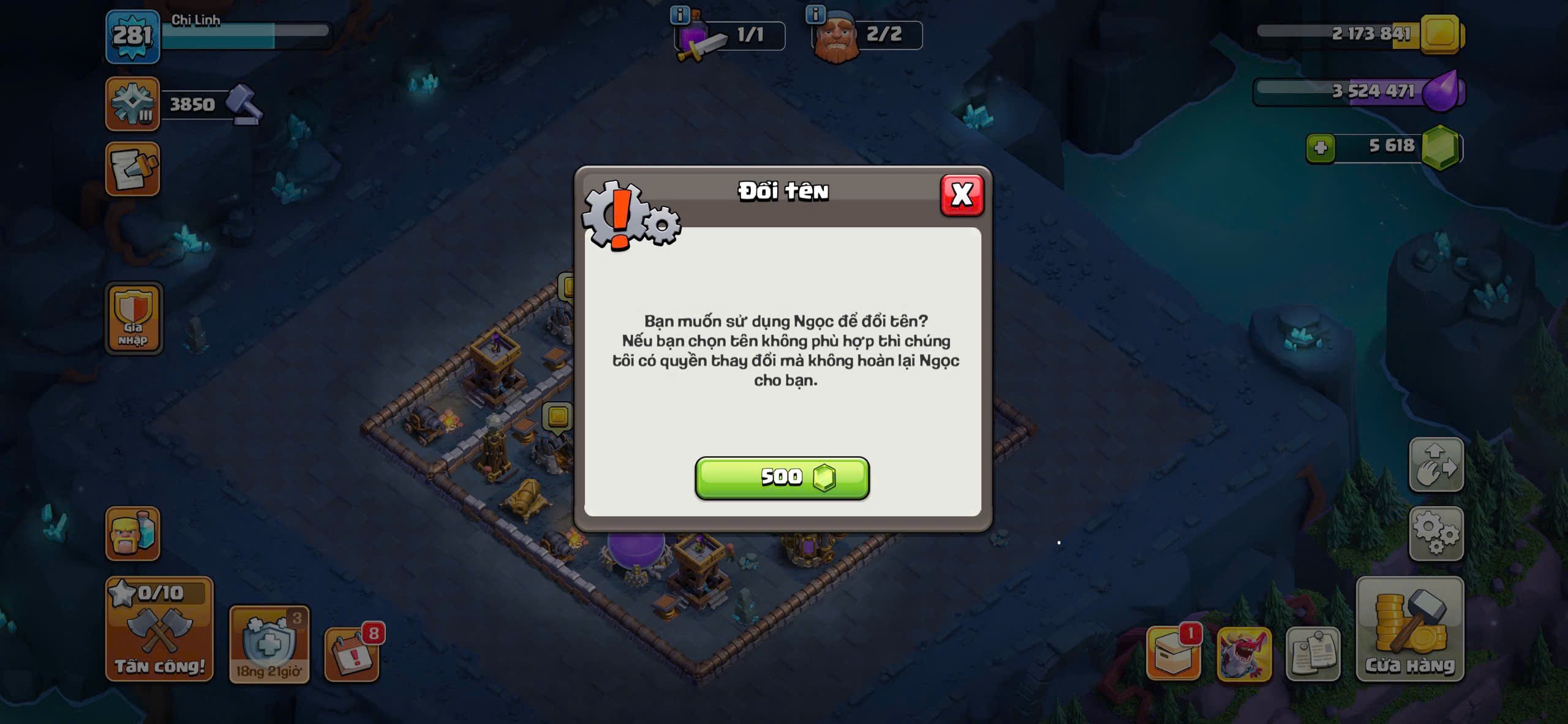Tap the Tấn công! attack button
The width and height of the screenshot is (1568, 724).
[x=159, y=630]
